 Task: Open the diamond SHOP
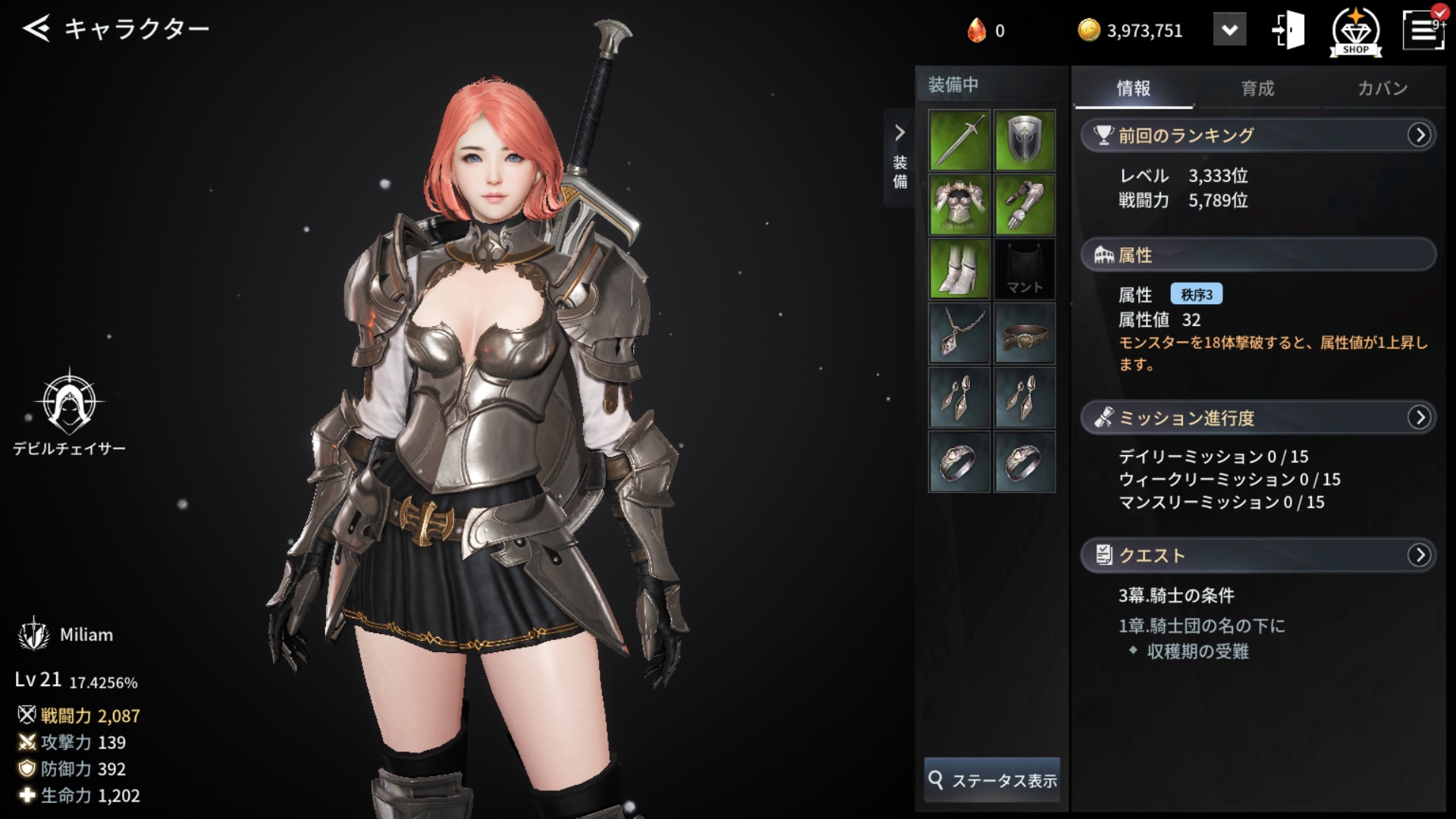(1355, 32)
